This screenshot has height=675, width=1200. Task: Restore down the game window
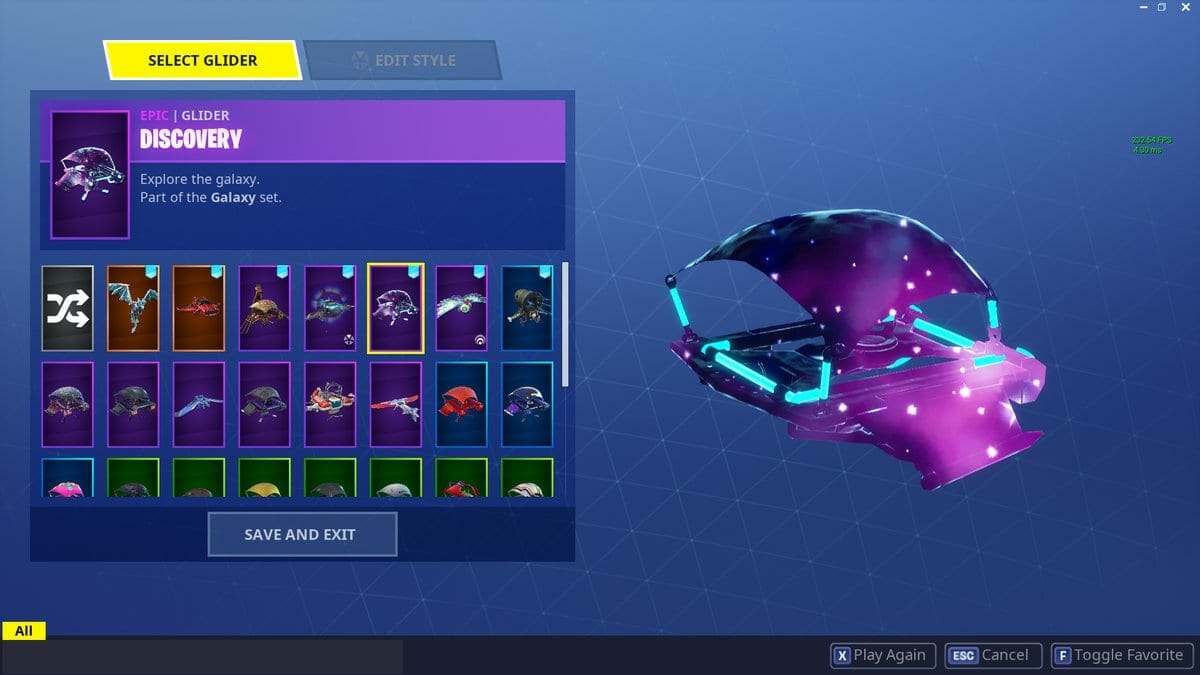click(1162, 8)
